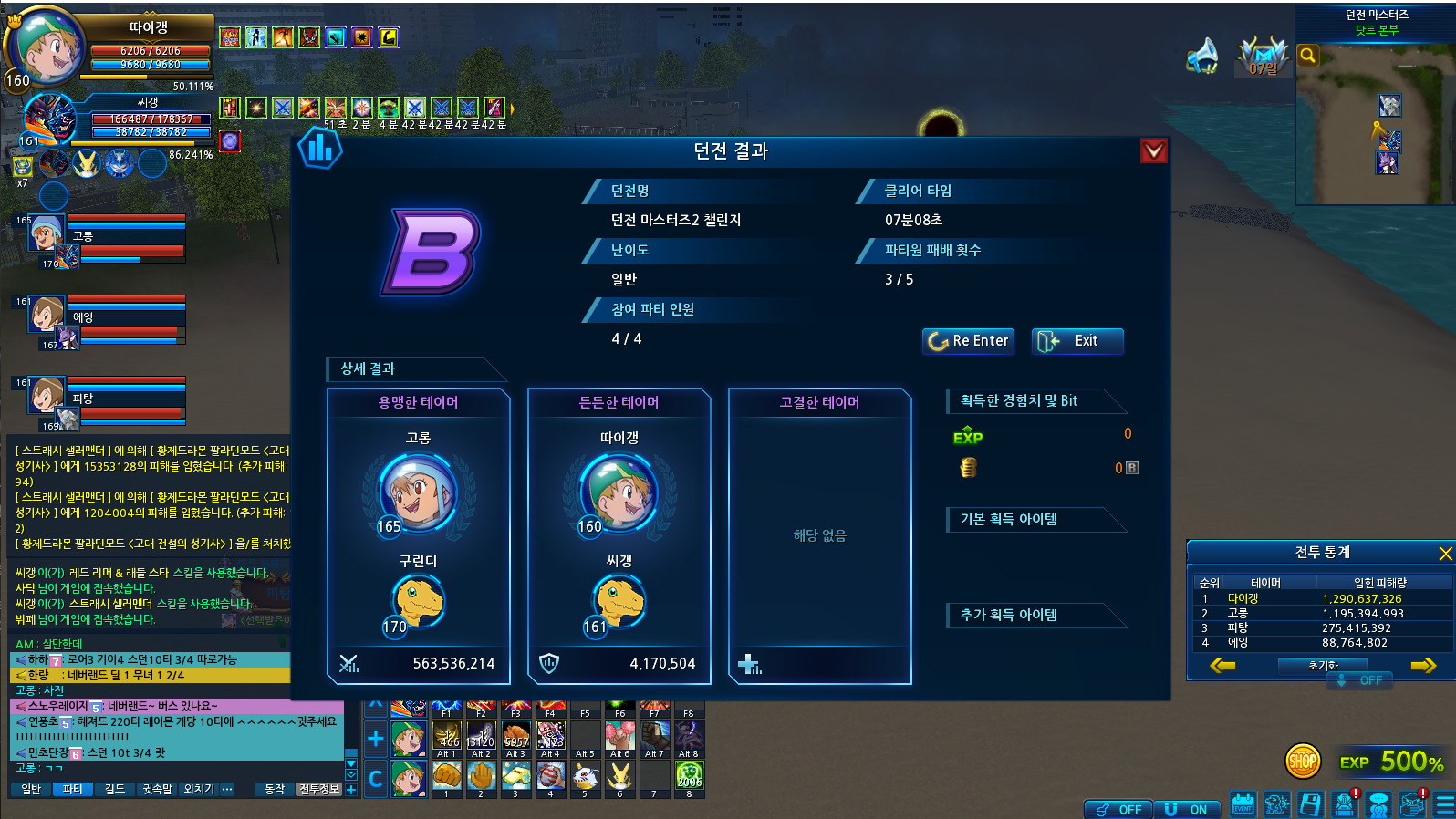Click the minimap magnifier search button
Screen dimensions: 1456x819
click(x=1307, y=56)
